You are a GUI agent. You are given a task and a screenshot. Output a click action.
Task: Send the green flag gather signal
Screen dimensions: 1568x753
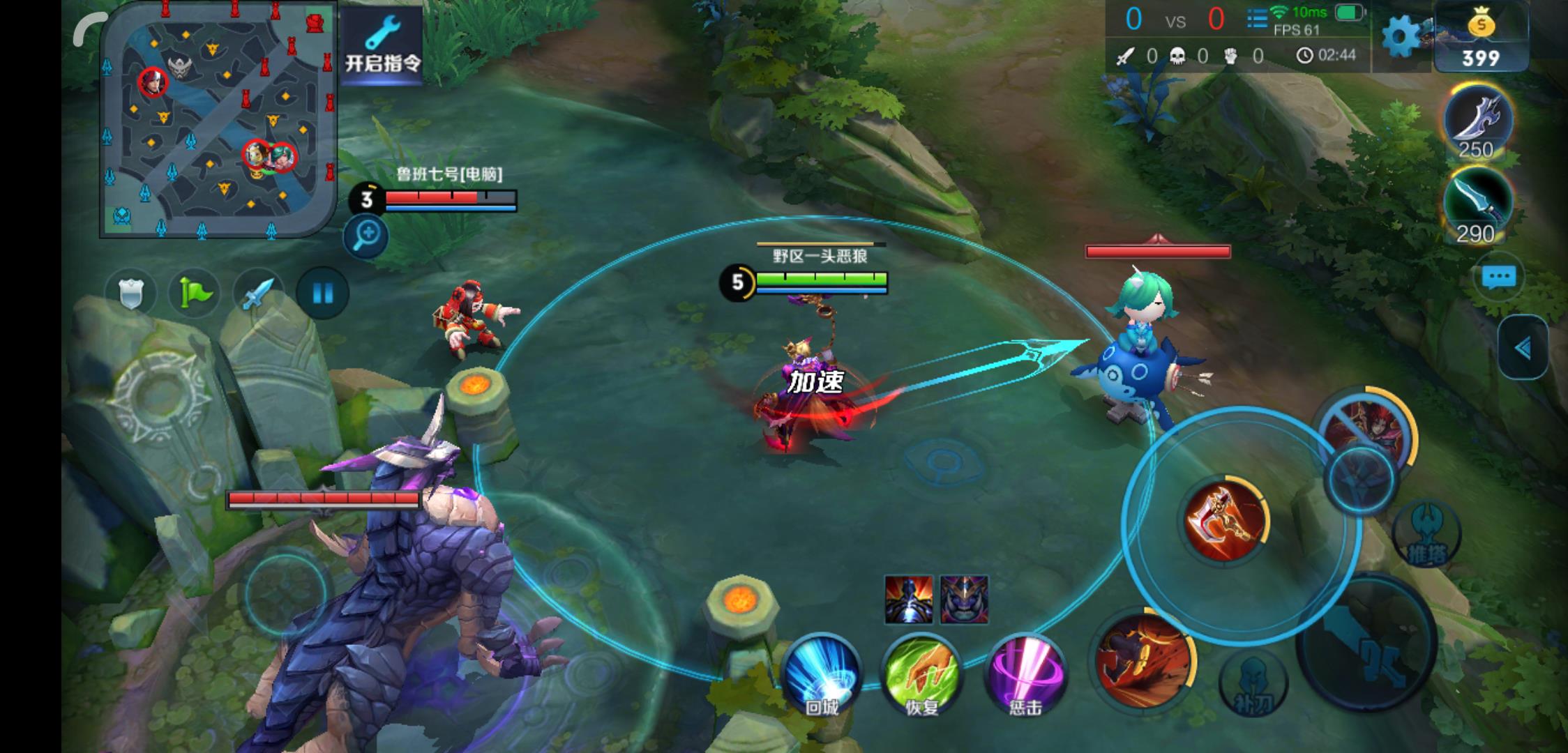click(195, 293)
